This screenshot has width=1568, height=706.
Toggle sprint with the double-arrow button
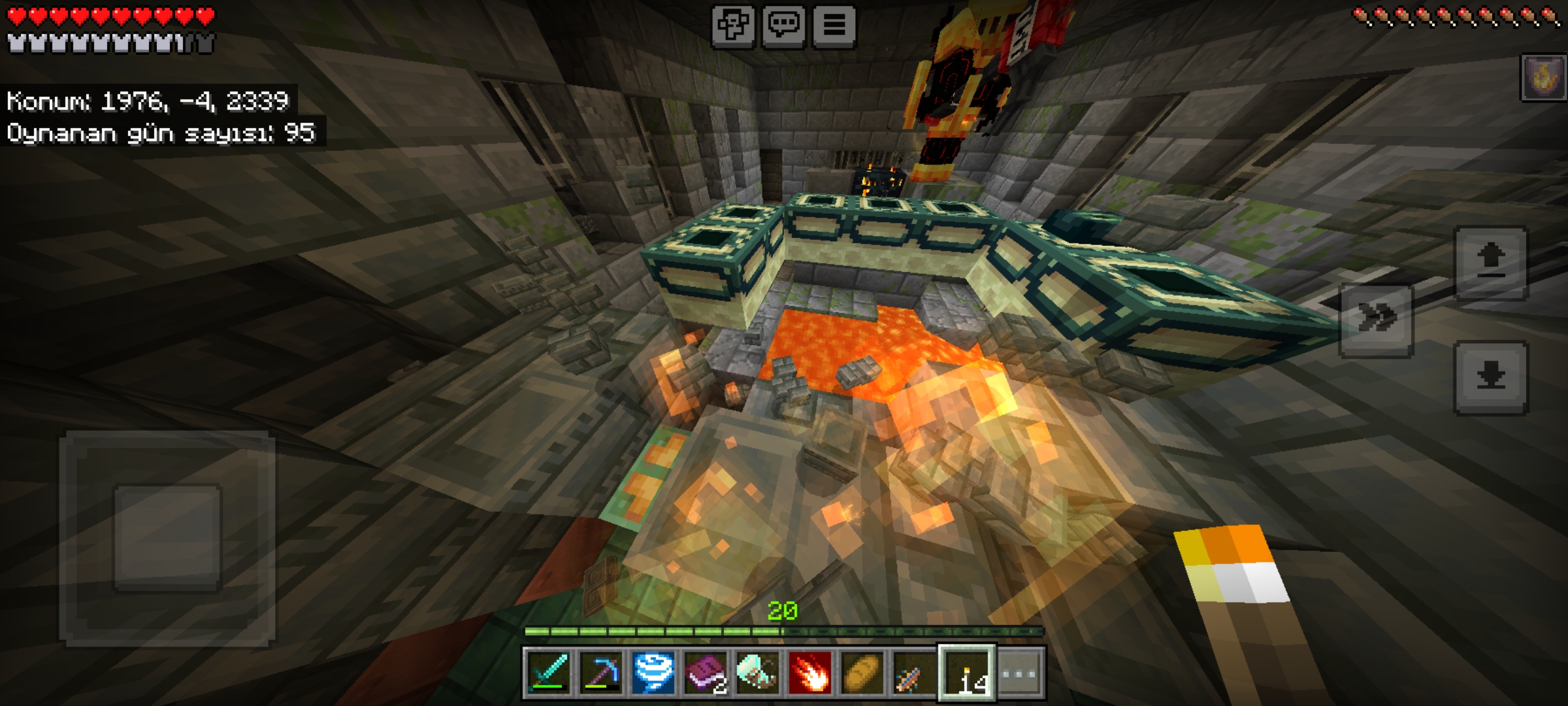pyautogui.click(x=1377, y=320)
